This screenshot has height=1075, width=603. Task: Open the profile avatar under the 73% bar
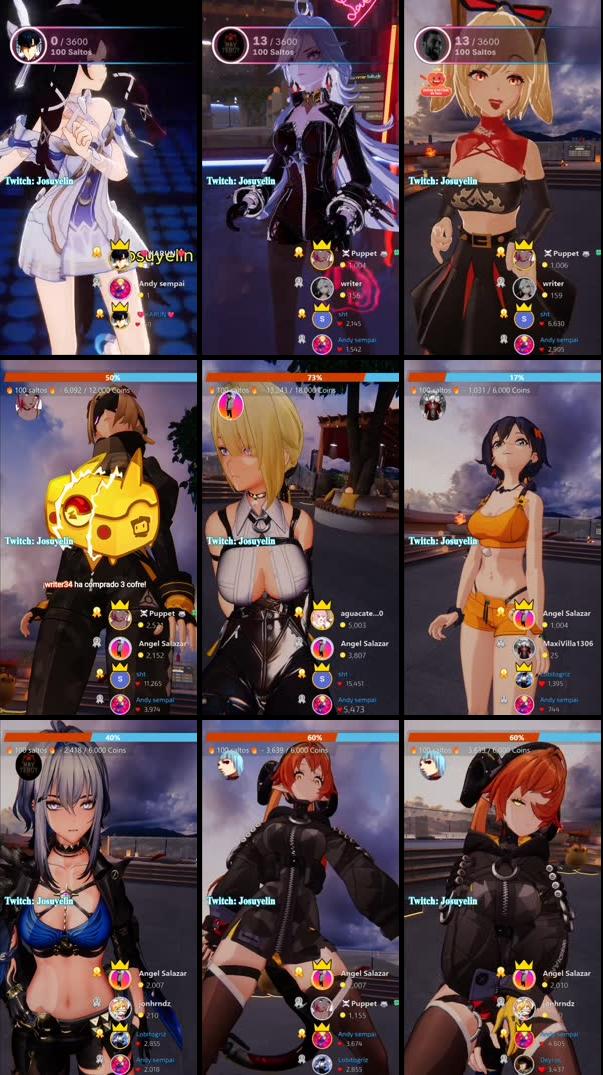click(x=231, y=405)
